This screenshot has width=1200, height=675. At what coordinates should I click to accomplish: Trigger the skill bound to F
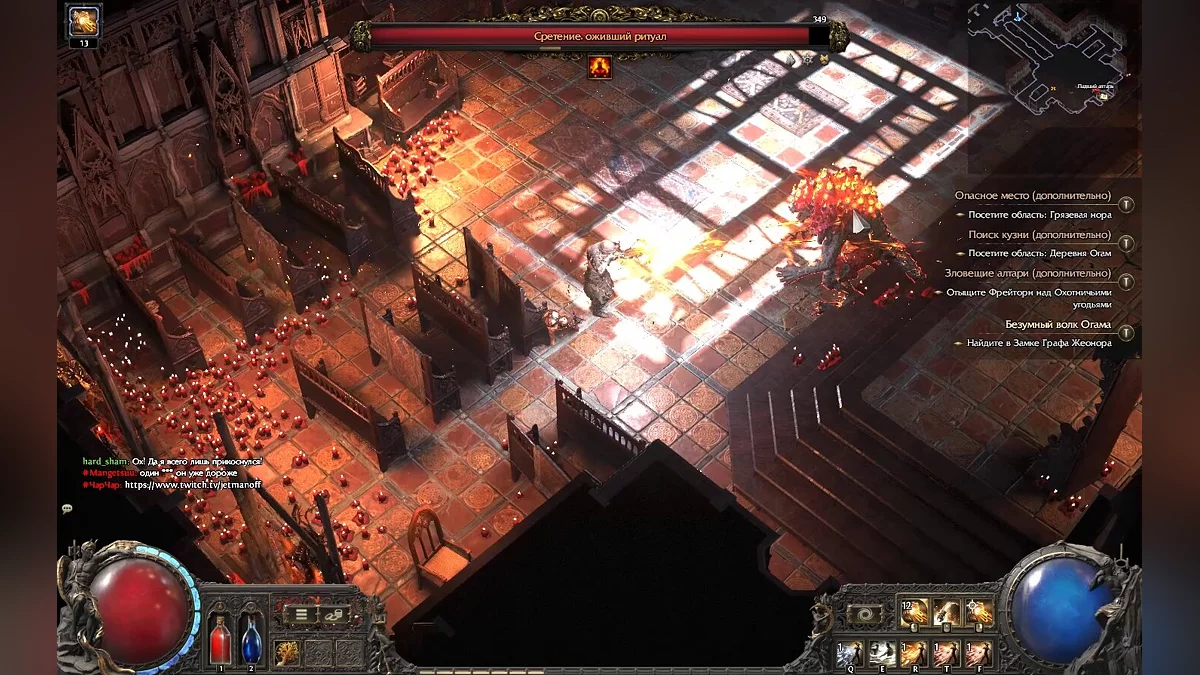(978, 653)
